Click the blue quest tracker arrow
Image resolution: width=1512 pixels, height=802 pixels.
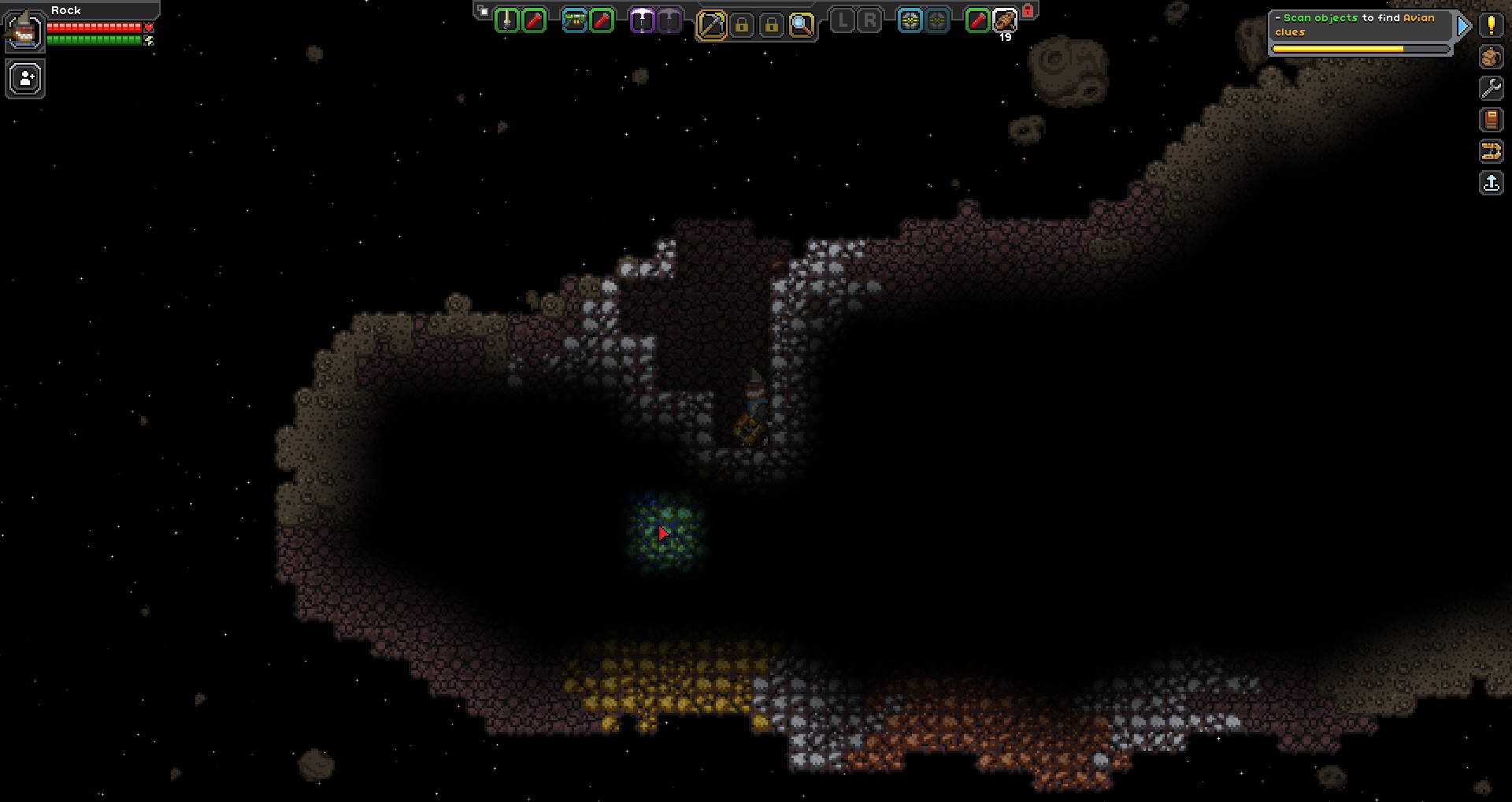coord(1463,26)
